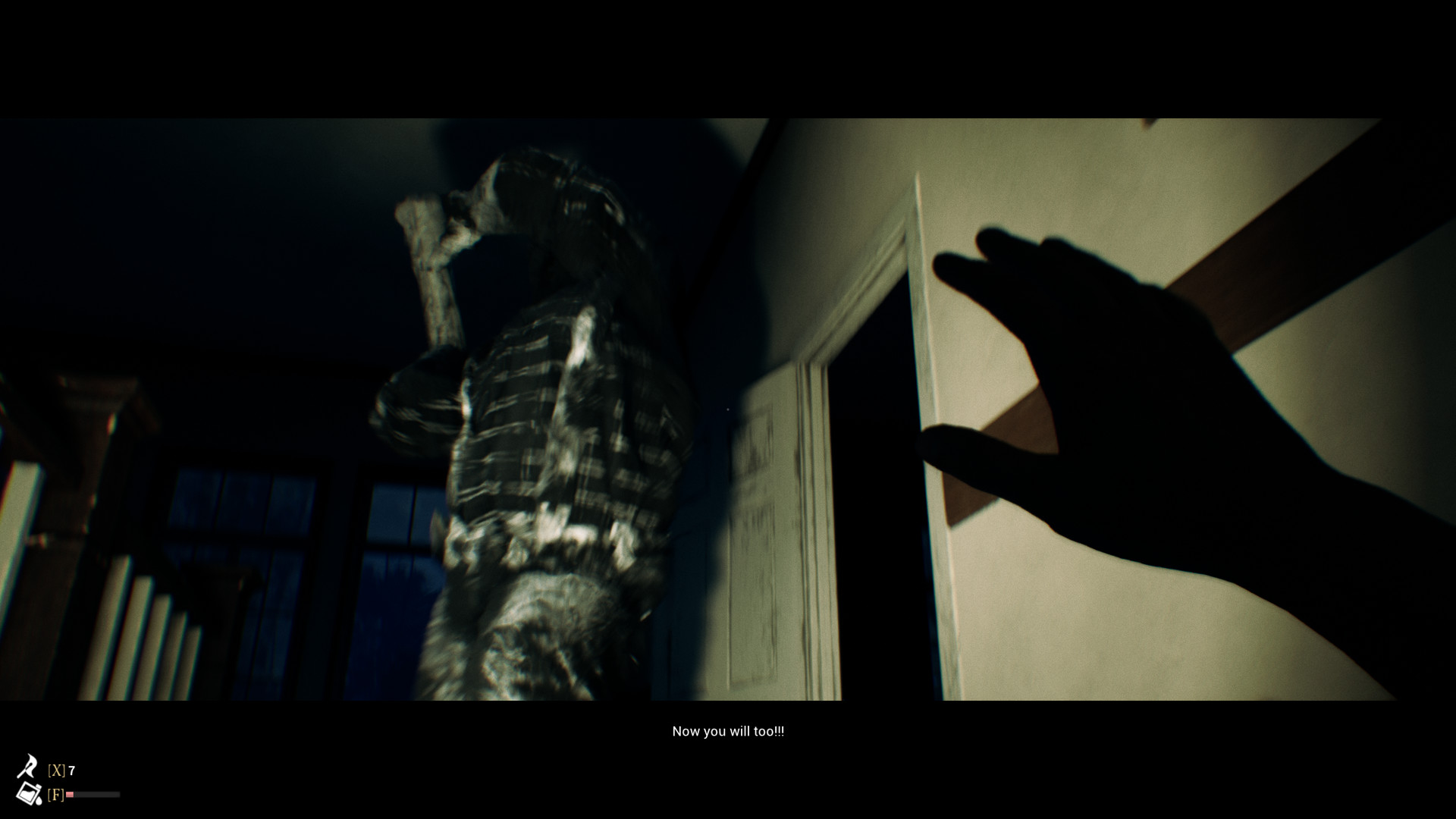Select the match/flare icon in the HUD

click(28, 764)
